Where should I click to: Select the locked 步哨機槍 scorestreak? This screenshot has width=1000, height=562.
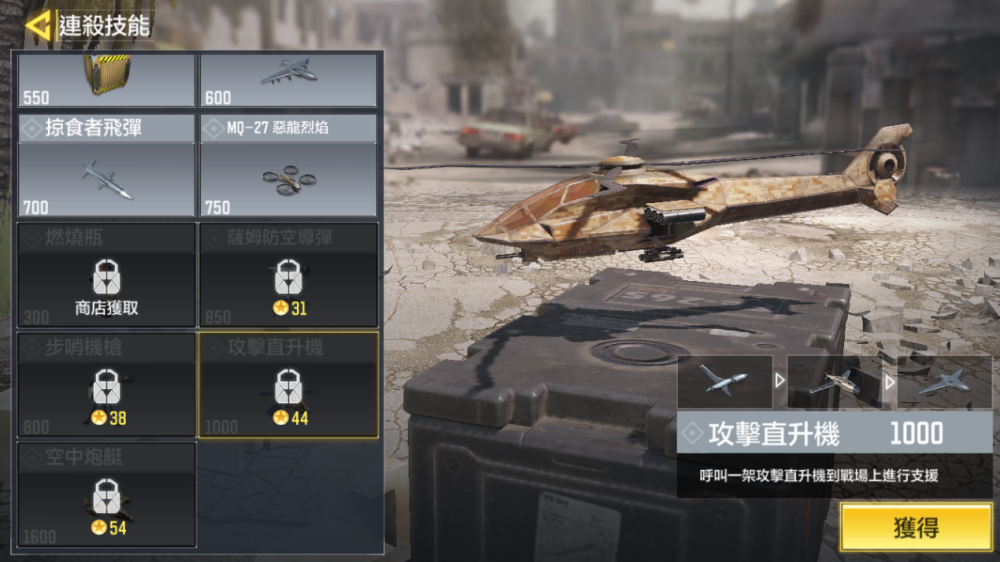pos(106,385)
